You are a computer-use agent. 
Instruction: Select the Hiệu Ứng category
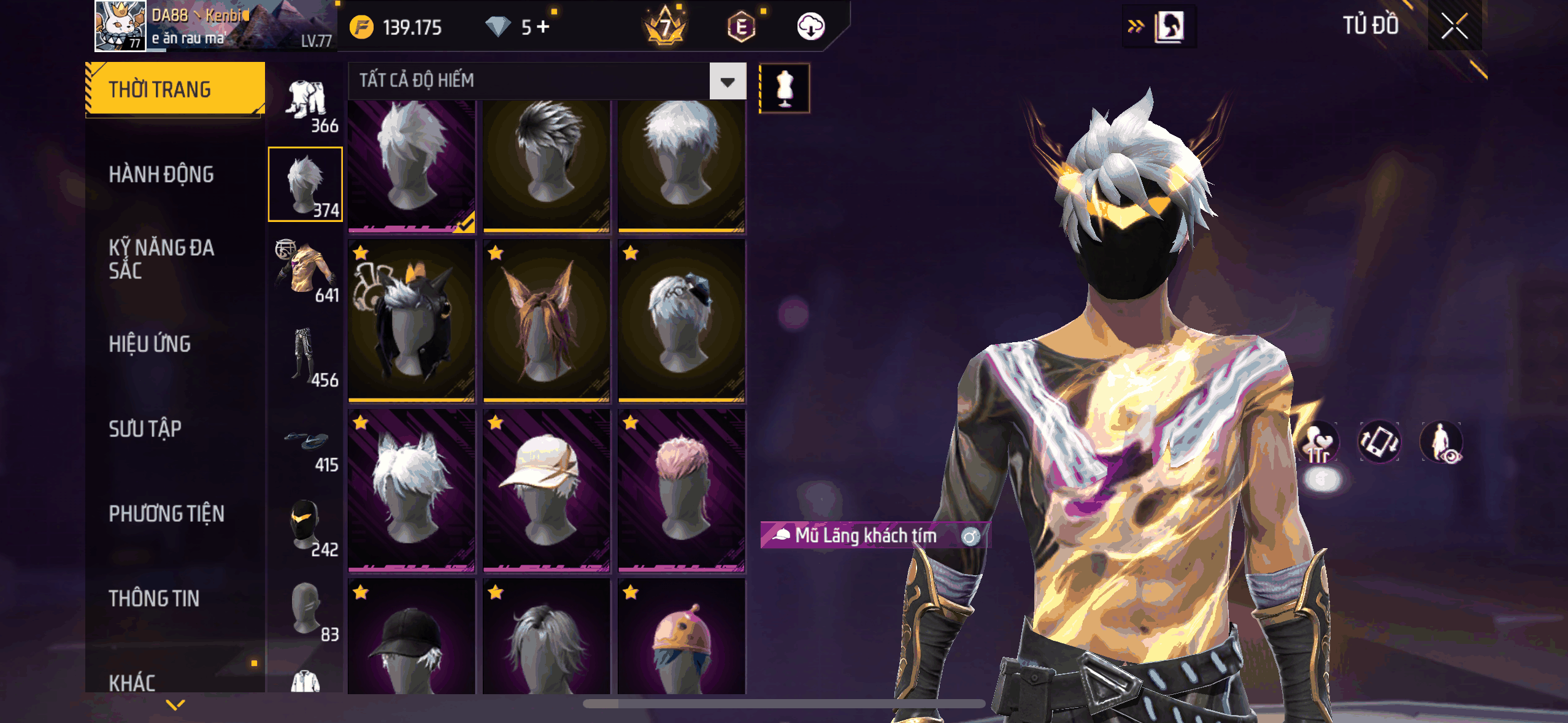click(150, 344)
